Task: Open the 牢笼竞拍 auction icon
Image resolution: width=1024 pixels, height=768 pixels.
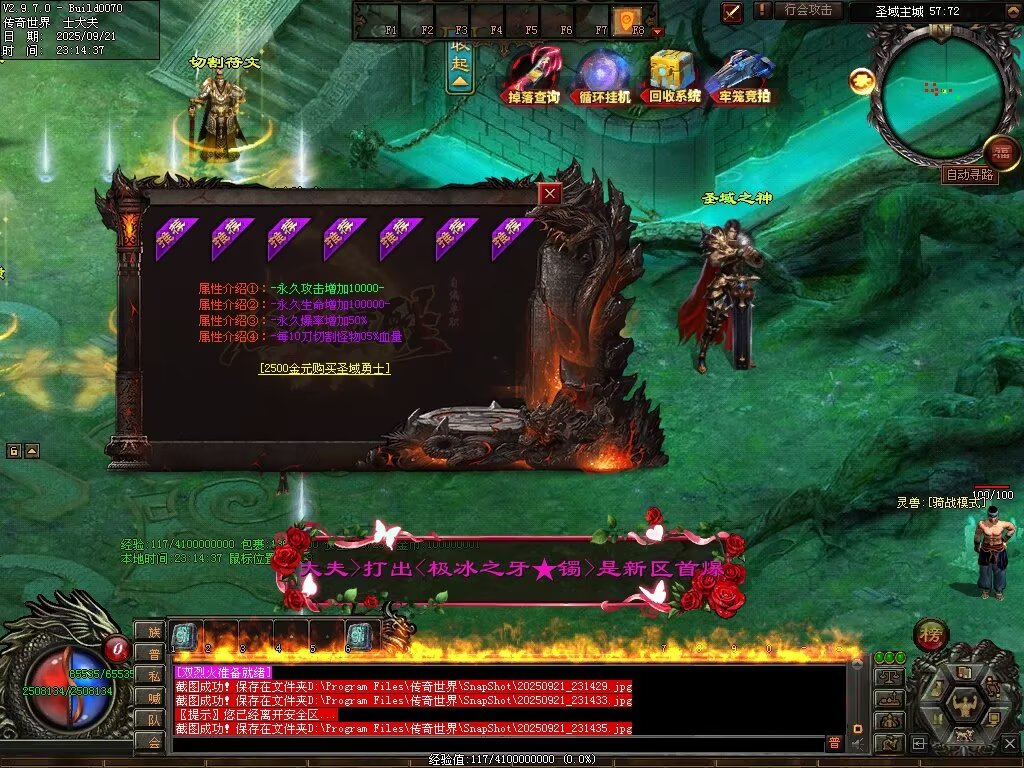Action: coord(745,76)
